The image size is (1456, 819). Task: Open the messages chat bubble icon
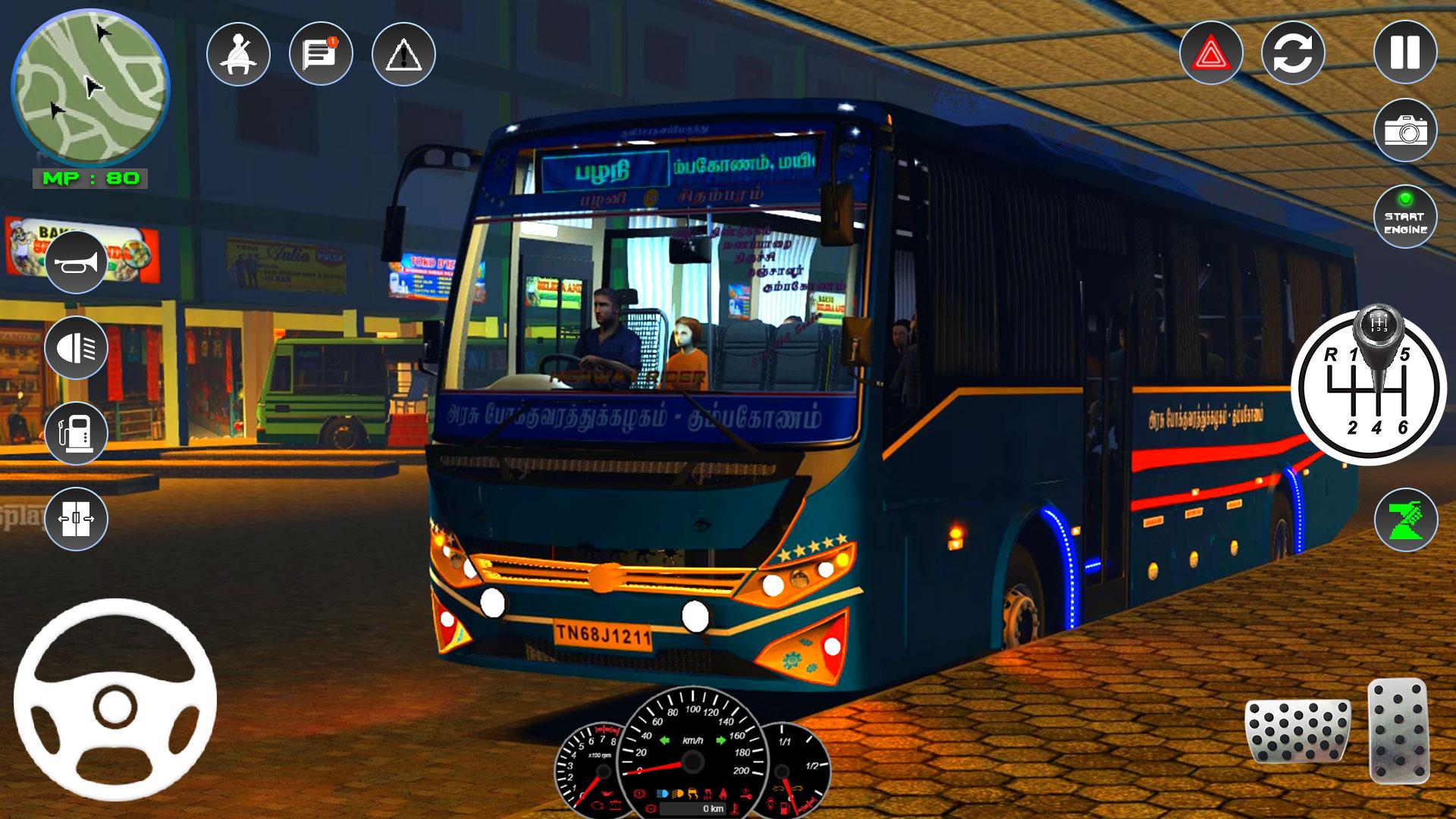click(321, 55)
